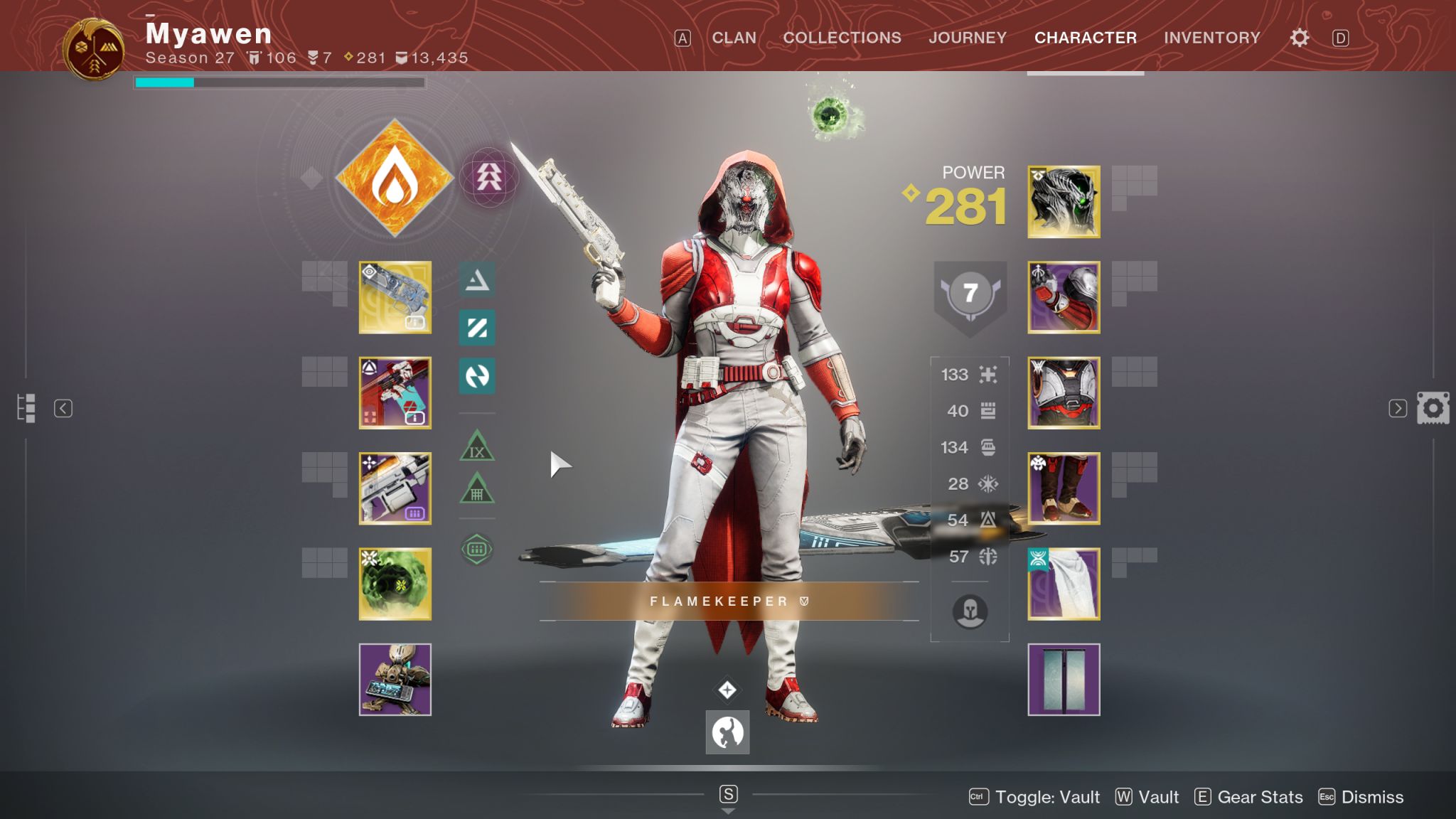1456x819 pixels.
Task: Select the power weapon slot
Action: (x=395, y=488)
